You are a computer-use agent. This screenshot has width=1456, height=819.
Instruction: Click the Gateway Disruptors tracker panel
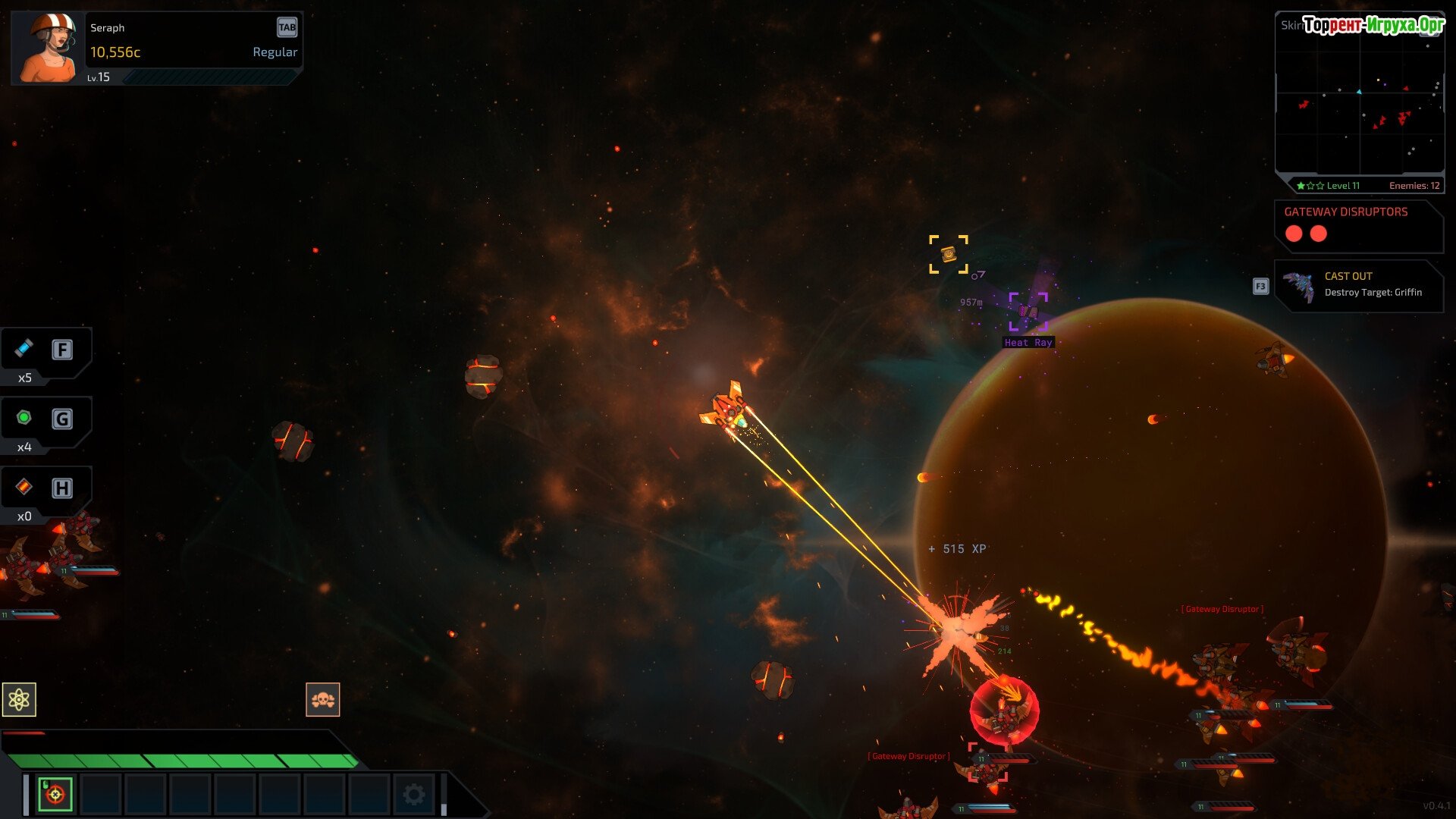tap(1358, 225)
